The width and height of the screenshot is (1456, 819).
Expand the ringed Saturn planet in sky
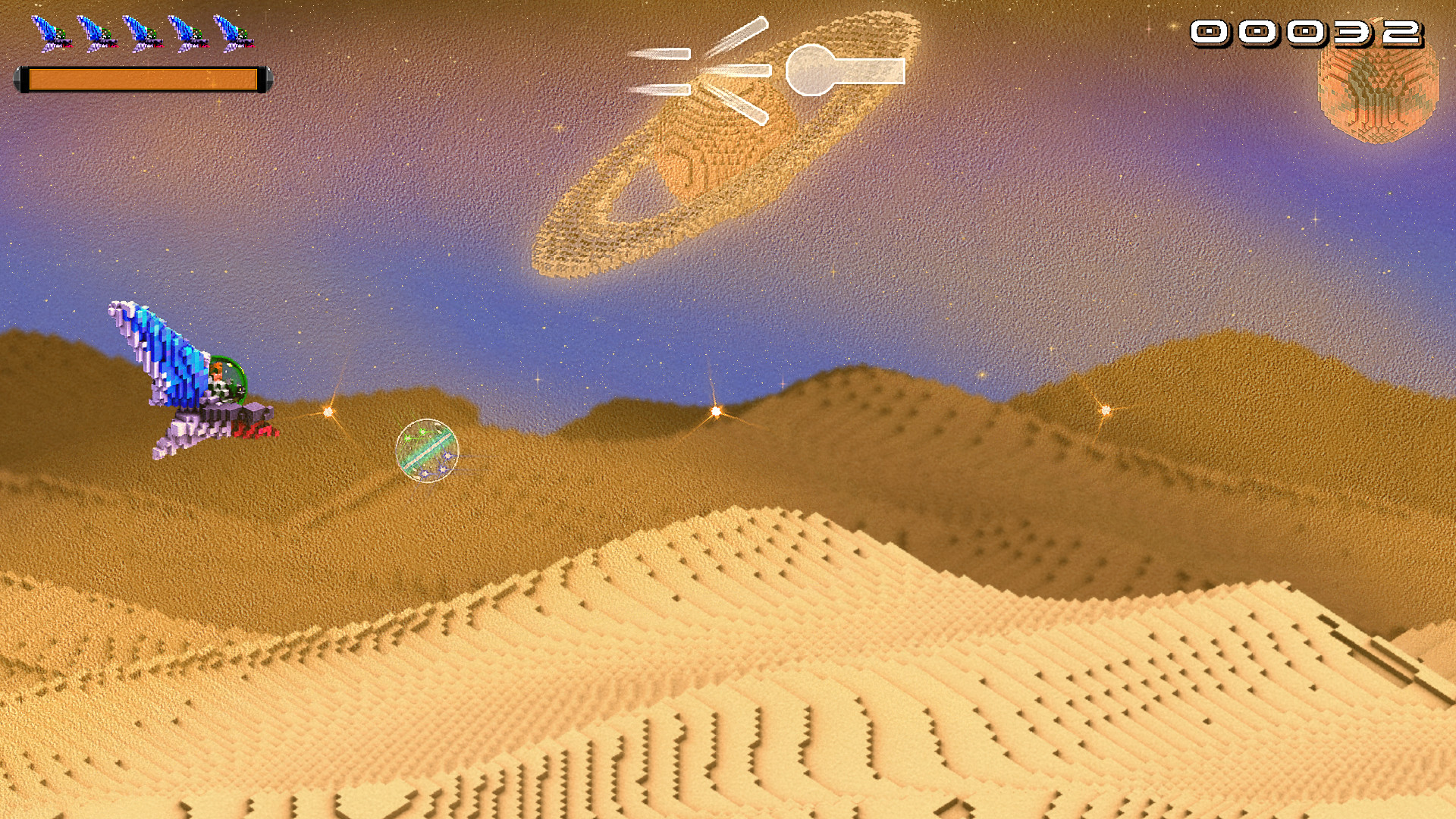pyautogui.click(x=720, y=144)
